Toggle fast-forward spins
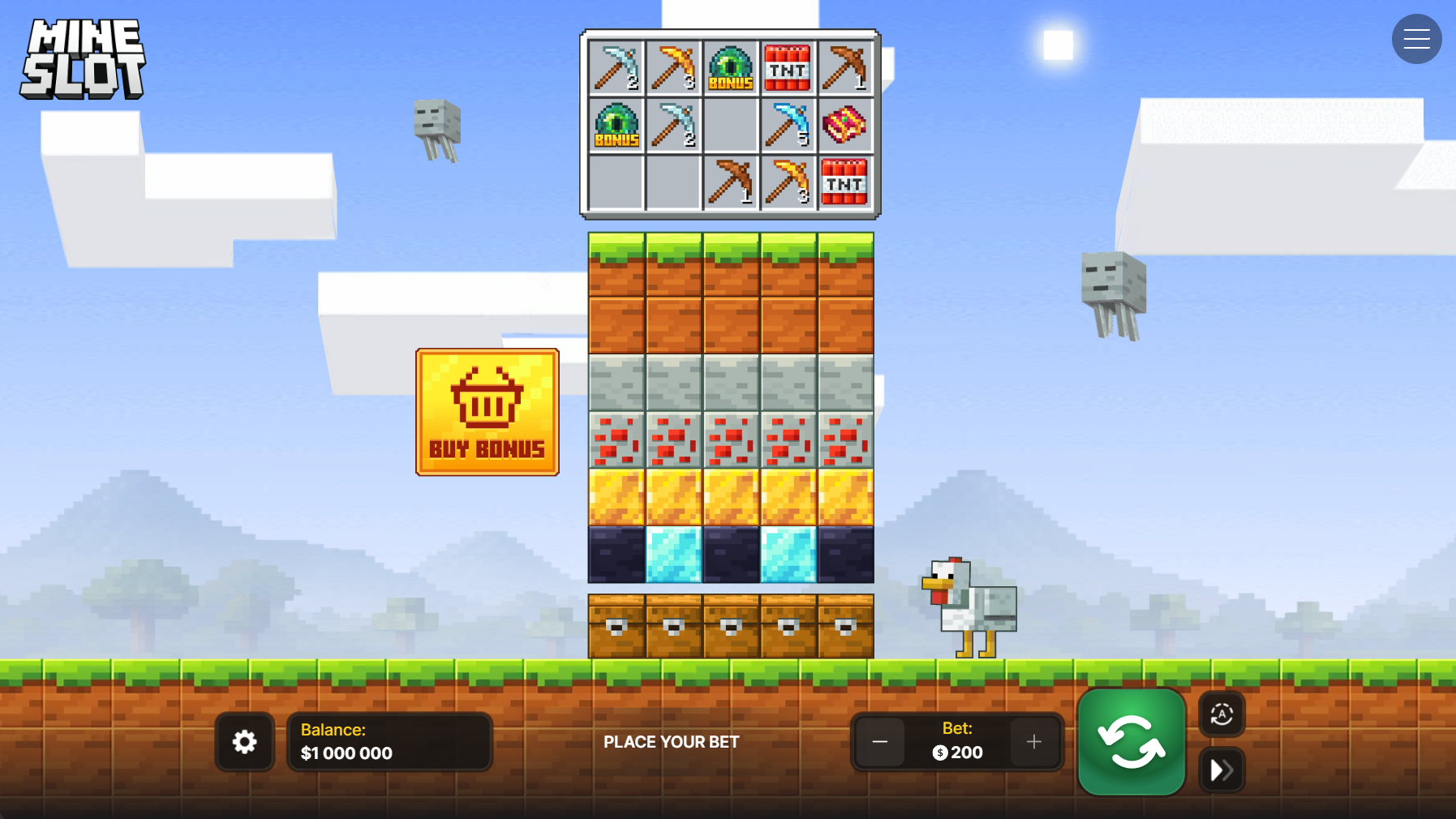Viewport: 1456px width, 819px height. click(1222, 770)
